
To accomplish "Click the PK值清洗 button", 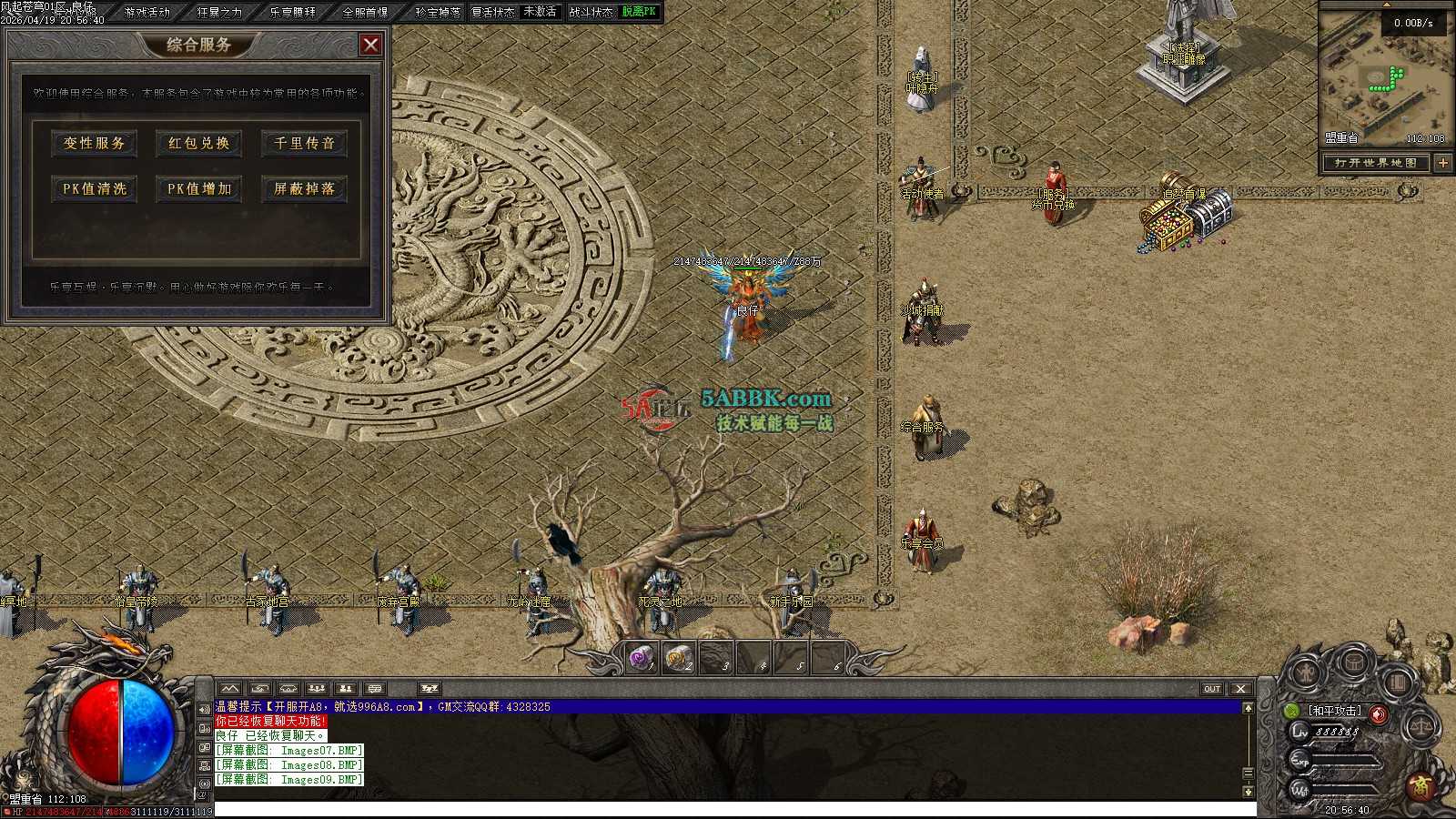I will pyautogui.click(x=95, y=188).
